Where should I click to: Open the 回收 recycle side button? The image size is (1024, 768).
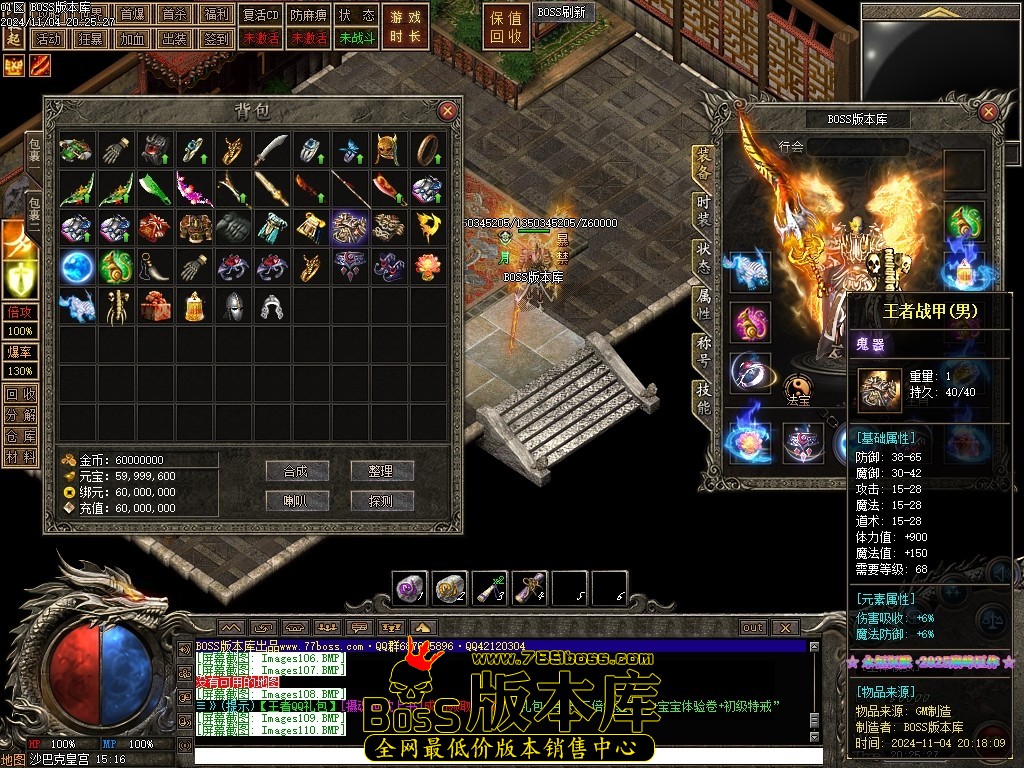pos(20,393)
